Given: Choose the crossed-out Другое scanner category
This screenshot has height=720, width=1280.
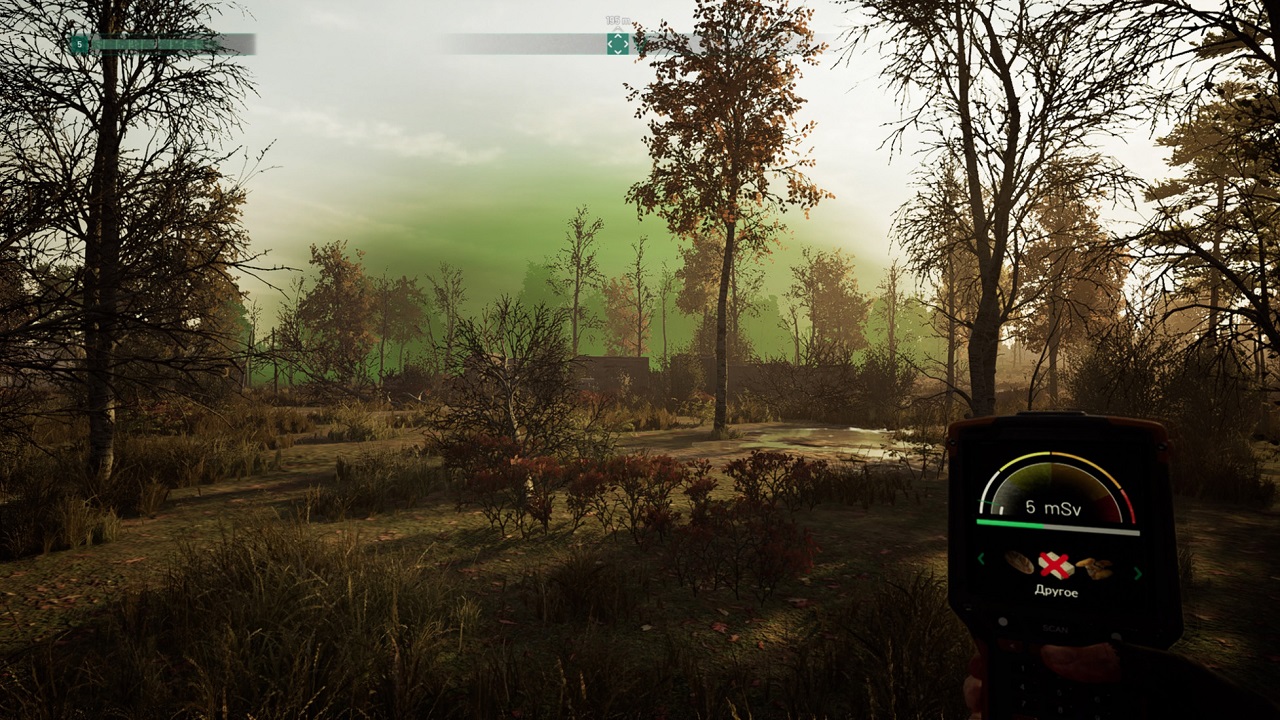Looking at the screenshot, I should coord(1056,566).
